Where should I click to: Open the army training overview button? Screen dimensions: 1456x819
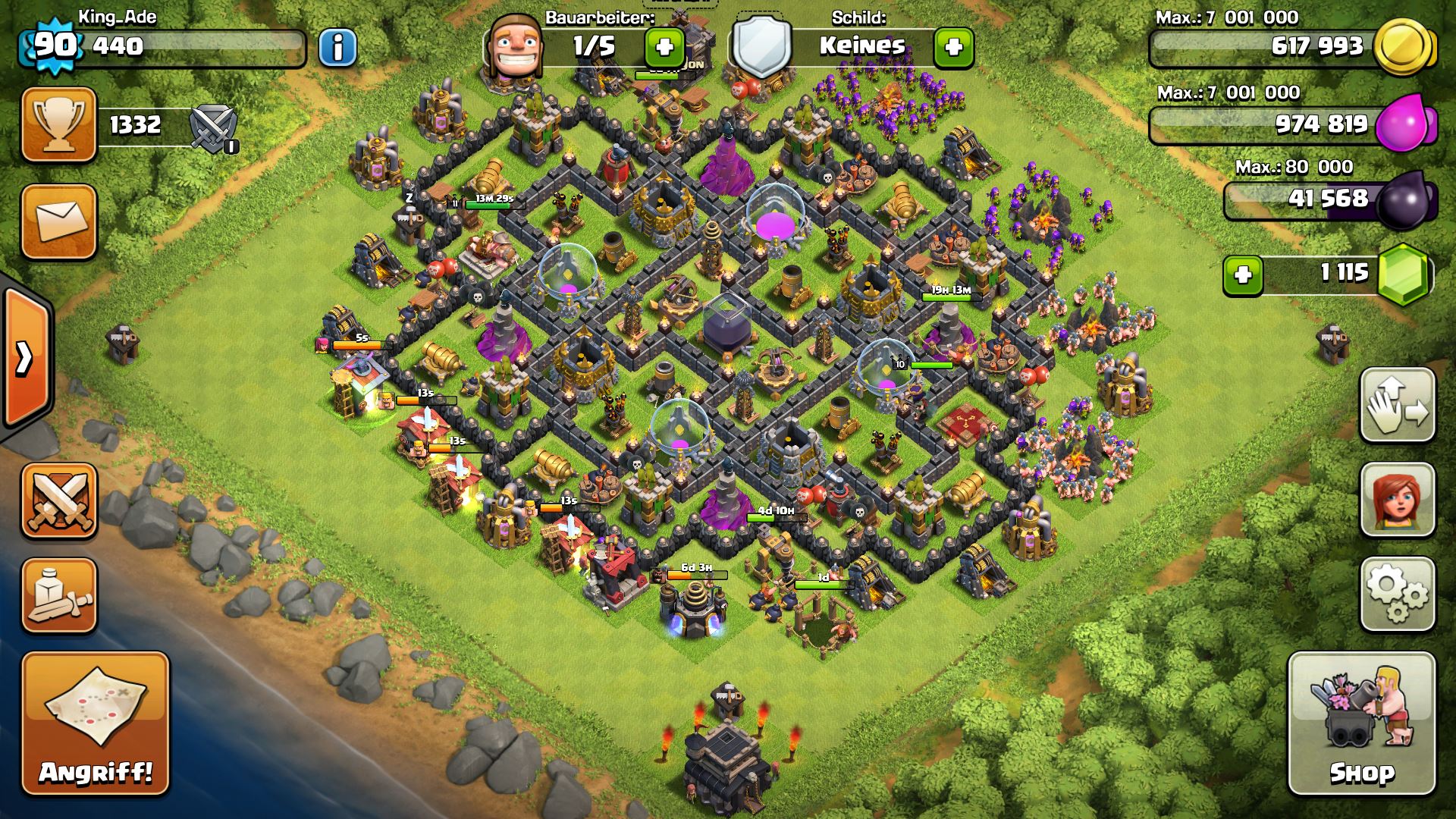tap(59, 596)
